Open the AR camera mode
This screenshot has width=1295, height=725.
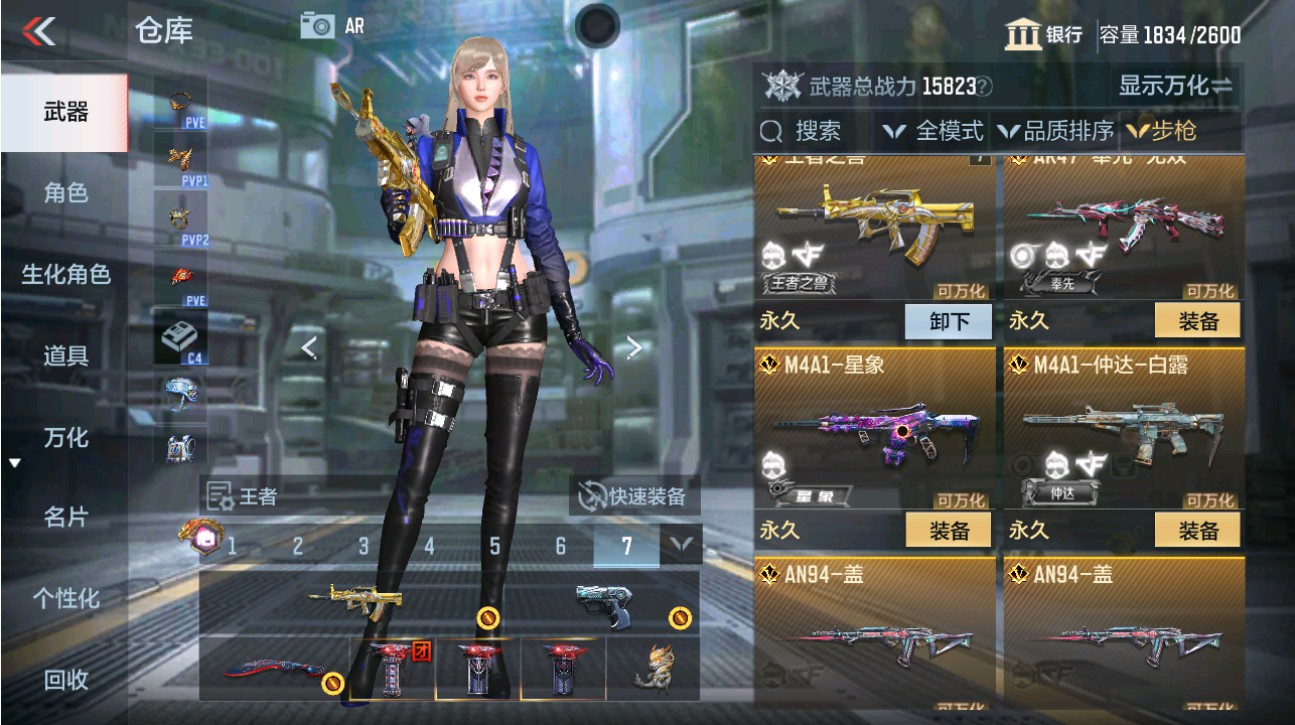point(319,26)
